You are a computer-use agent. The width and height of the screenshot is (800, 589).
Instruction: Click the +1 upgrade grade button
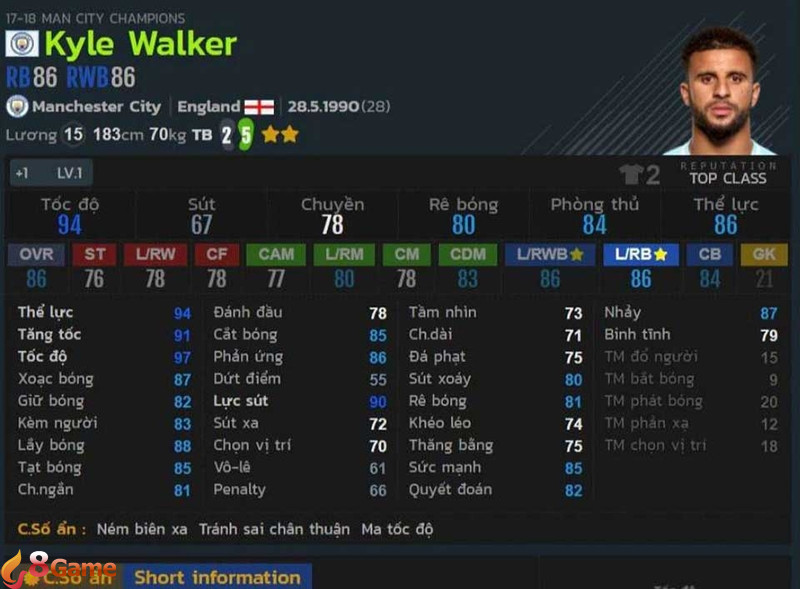[x=22, y=173]
